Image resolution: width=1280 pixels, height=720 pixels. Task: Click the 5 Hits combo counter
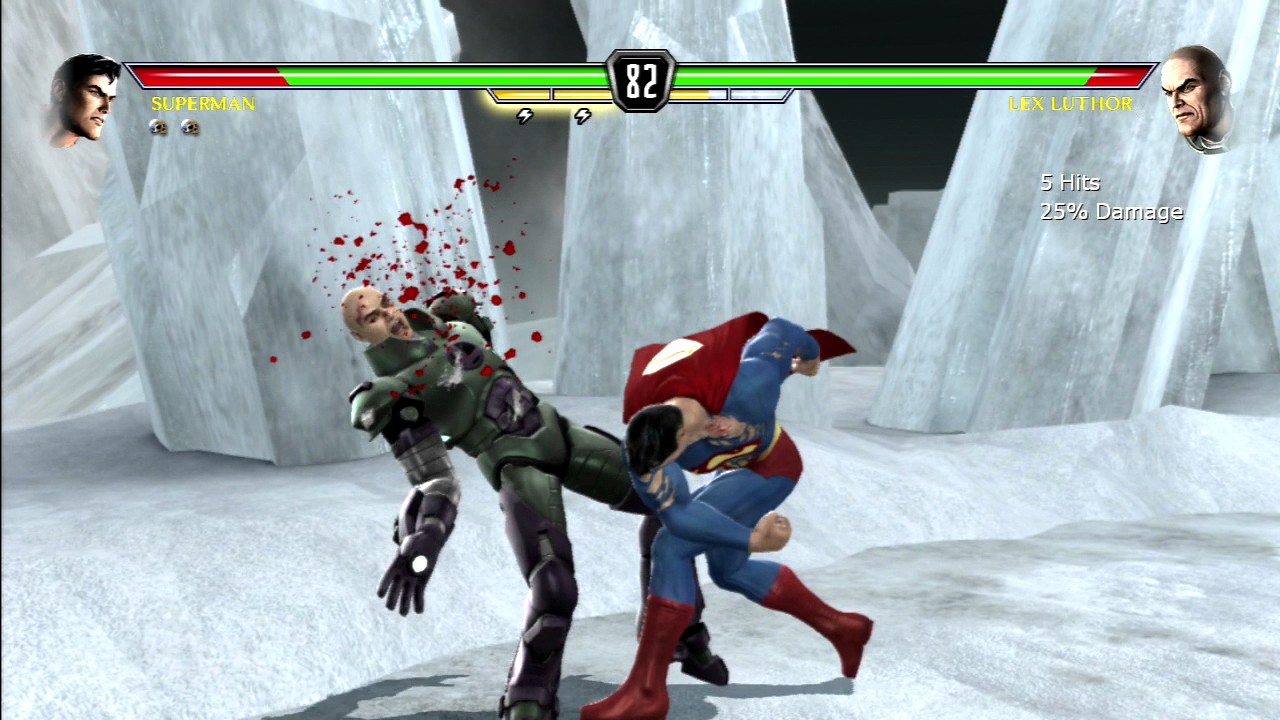point(1067,183)
